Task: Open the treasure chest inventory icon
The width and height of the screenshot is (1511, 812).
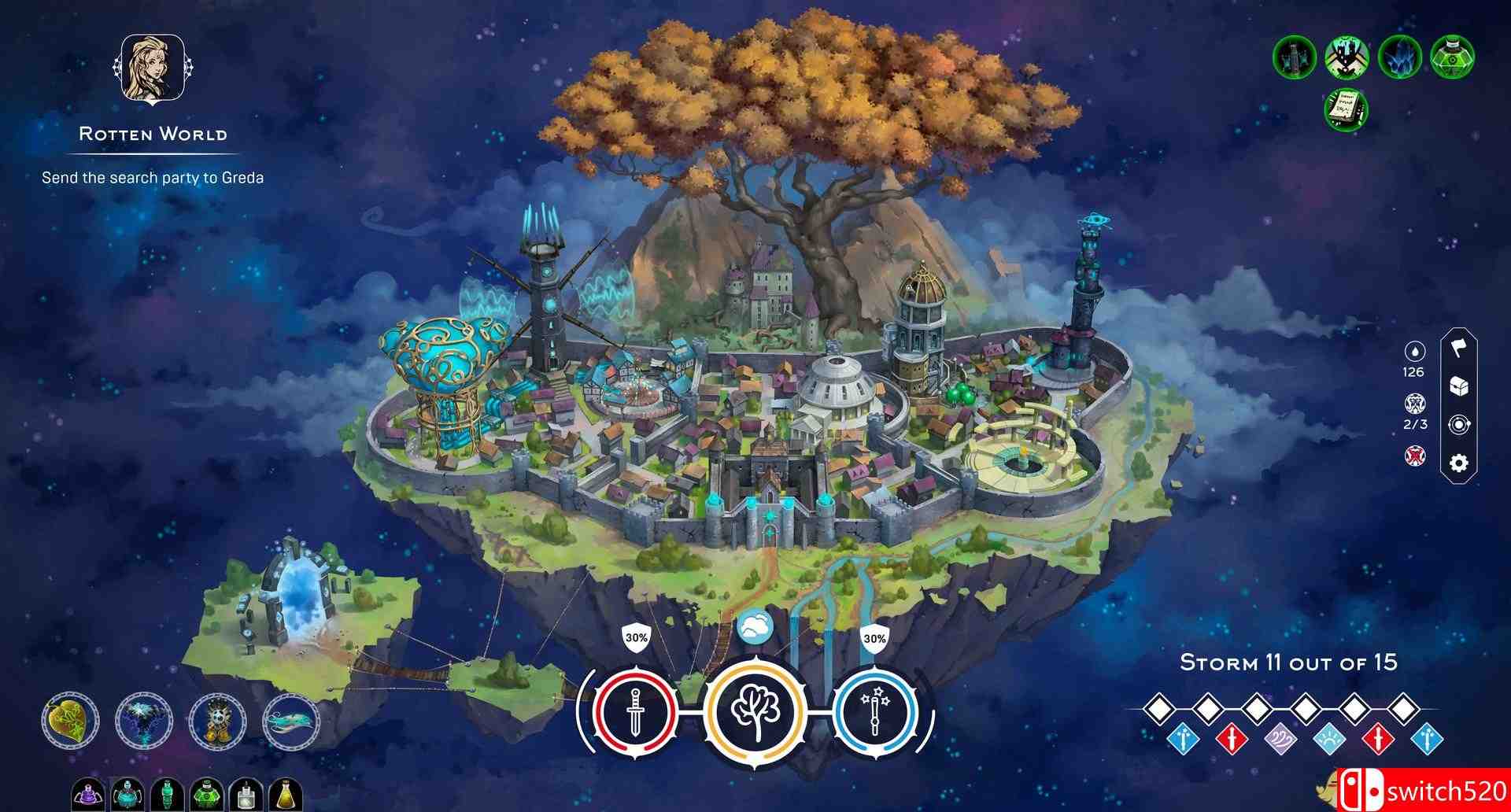Action: tap(1458, 386)
